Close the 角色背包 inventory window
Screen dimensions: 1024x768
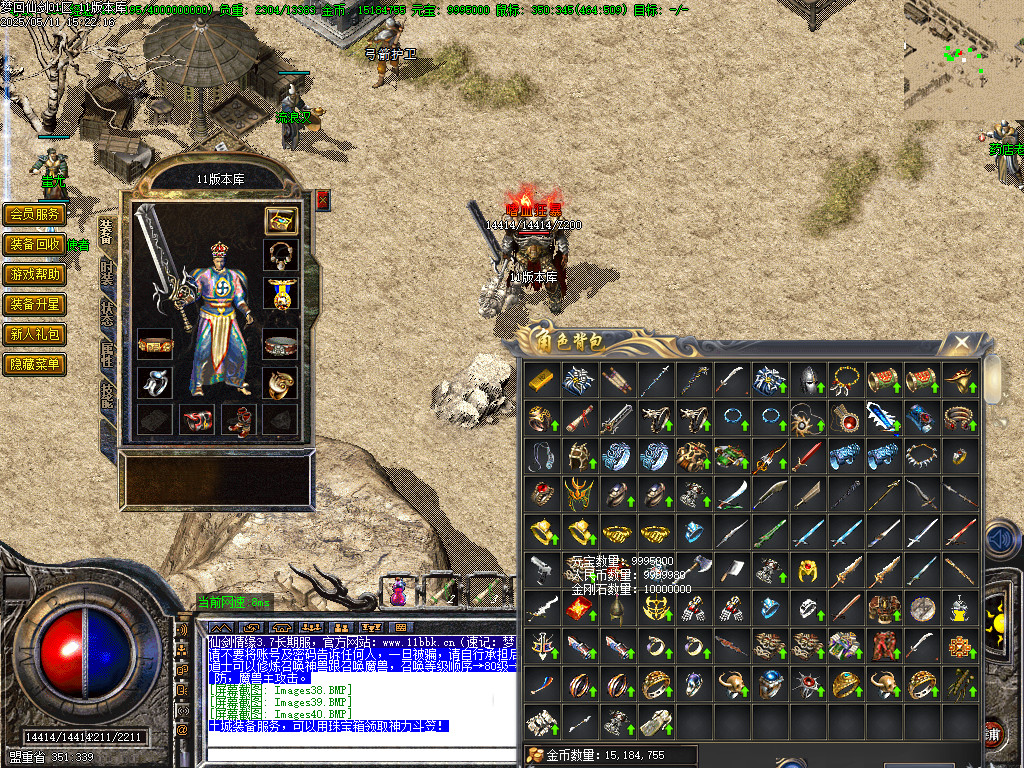pyautogui.click(x=962, y=344)
